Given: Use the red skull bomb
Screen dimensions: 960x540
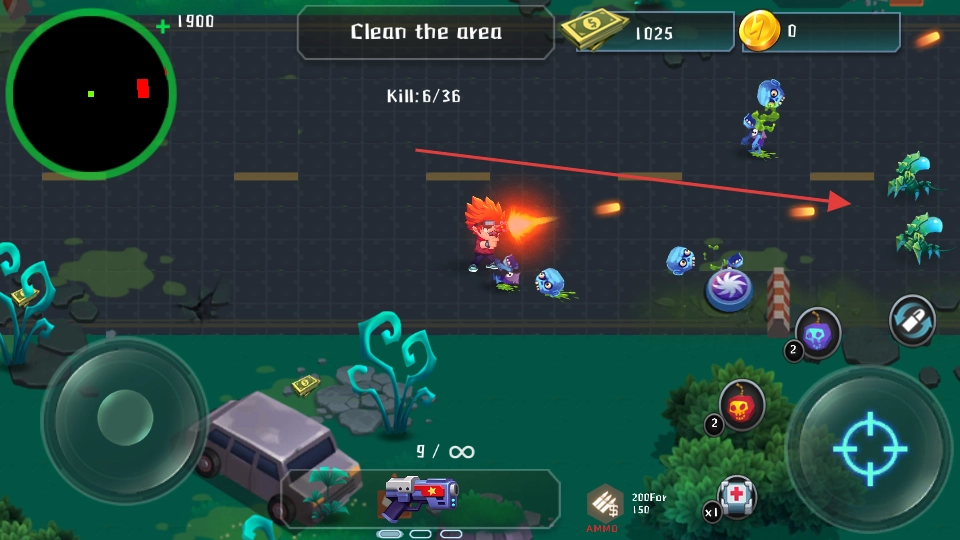Looking at the screenshot, I should 741,404.
